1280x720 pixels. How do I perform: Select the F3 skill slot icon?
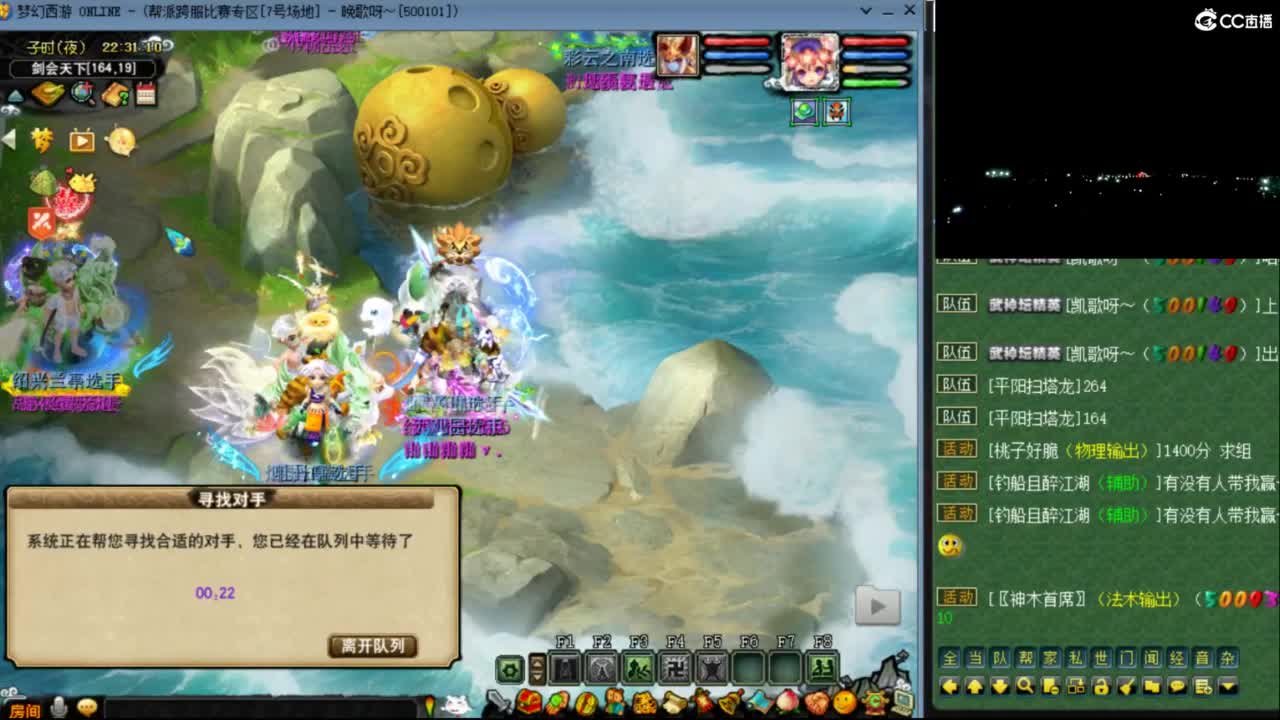(637, 667)
